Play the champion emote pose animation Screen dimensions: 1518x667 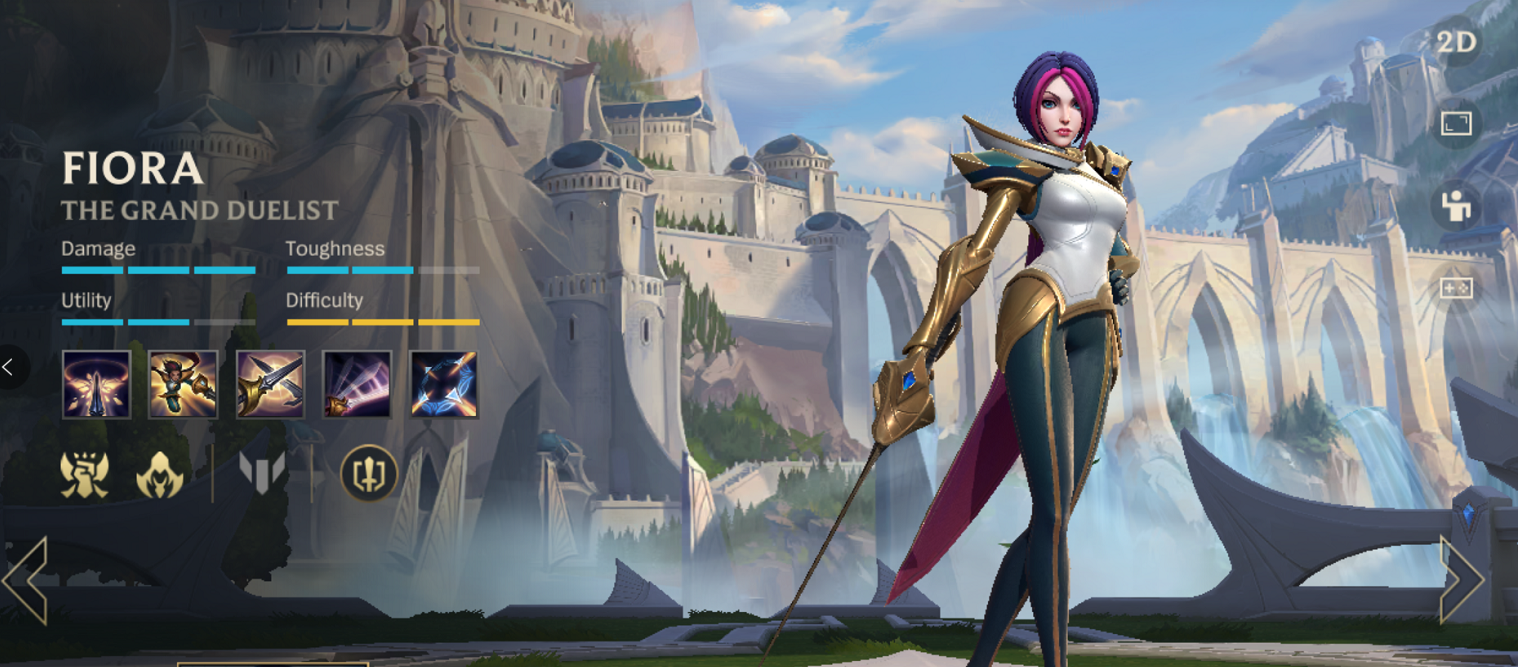click(1456, 206)
